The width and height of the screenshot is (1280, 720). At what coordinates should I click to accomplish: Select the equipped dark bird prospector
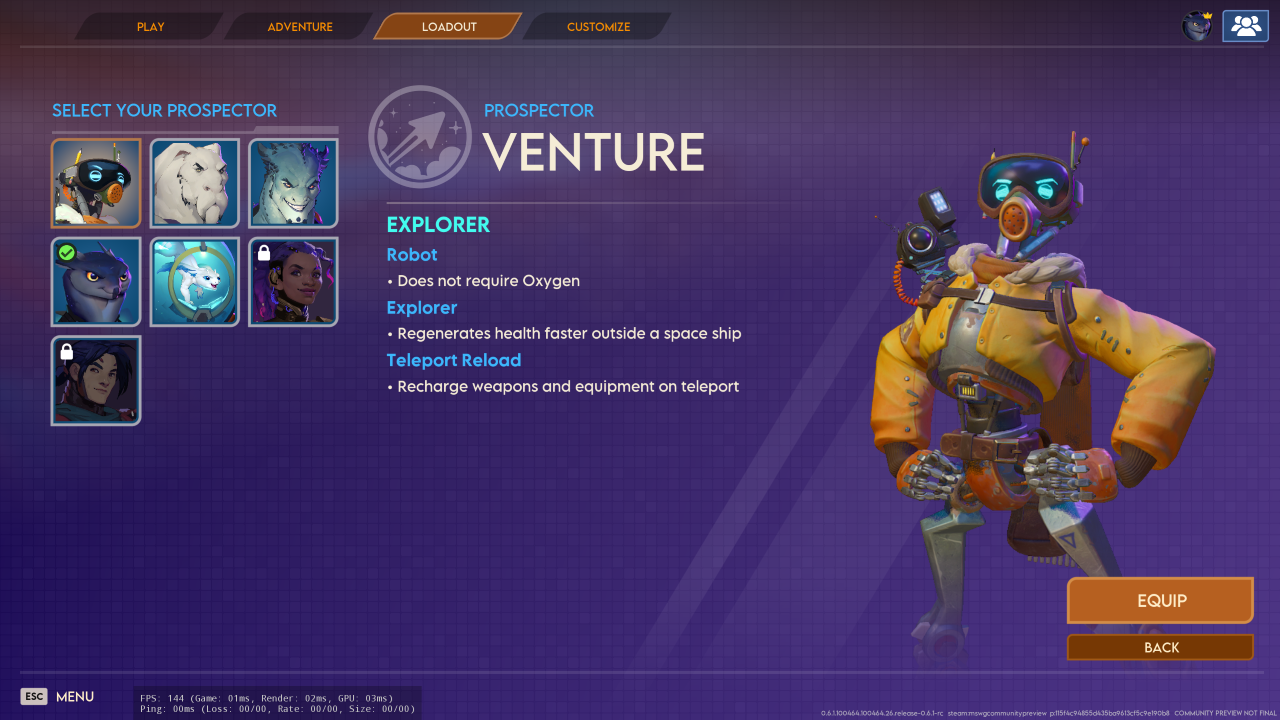click(x=96, y=282)
